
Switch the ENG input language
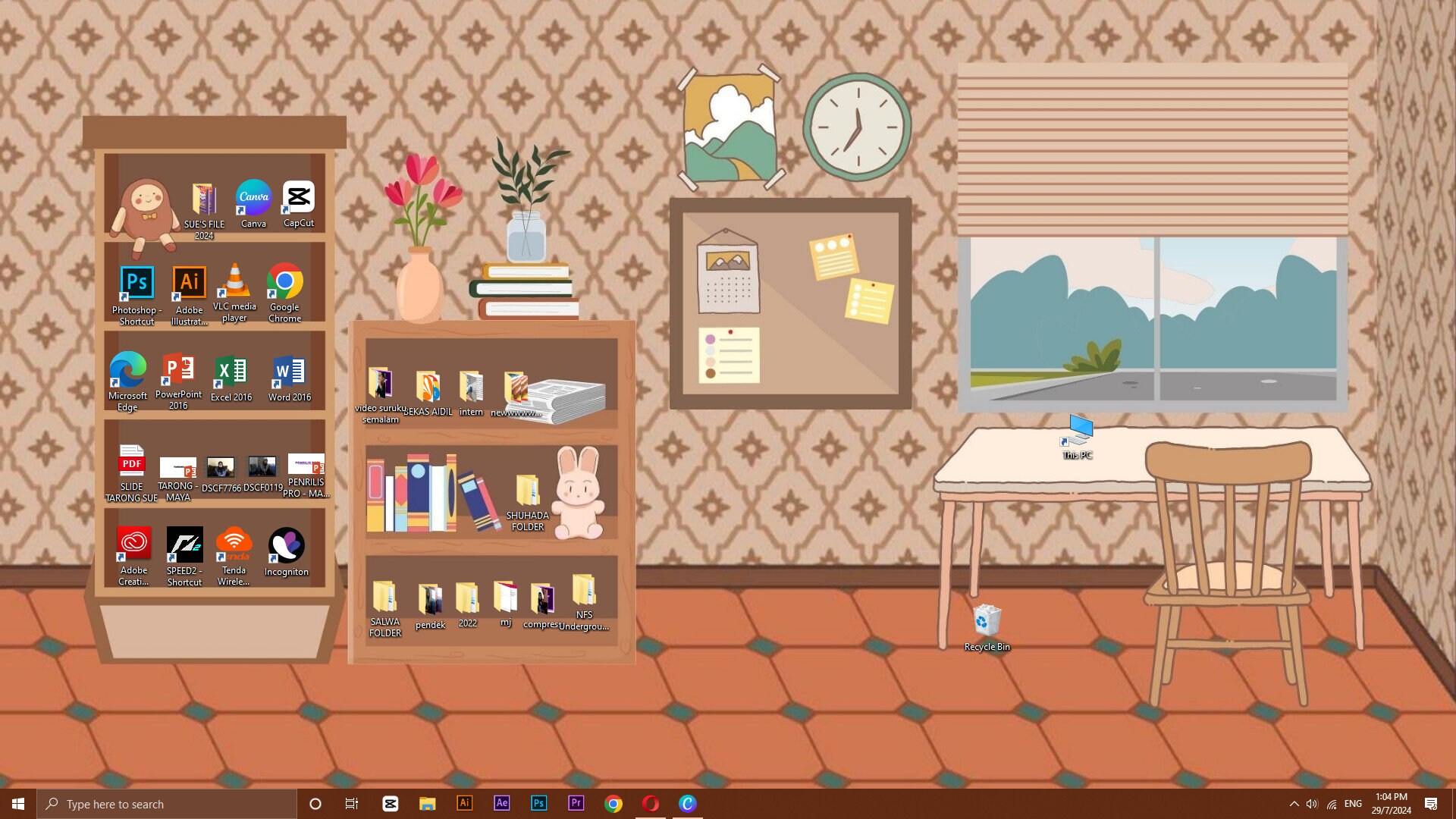point(1353,803)
